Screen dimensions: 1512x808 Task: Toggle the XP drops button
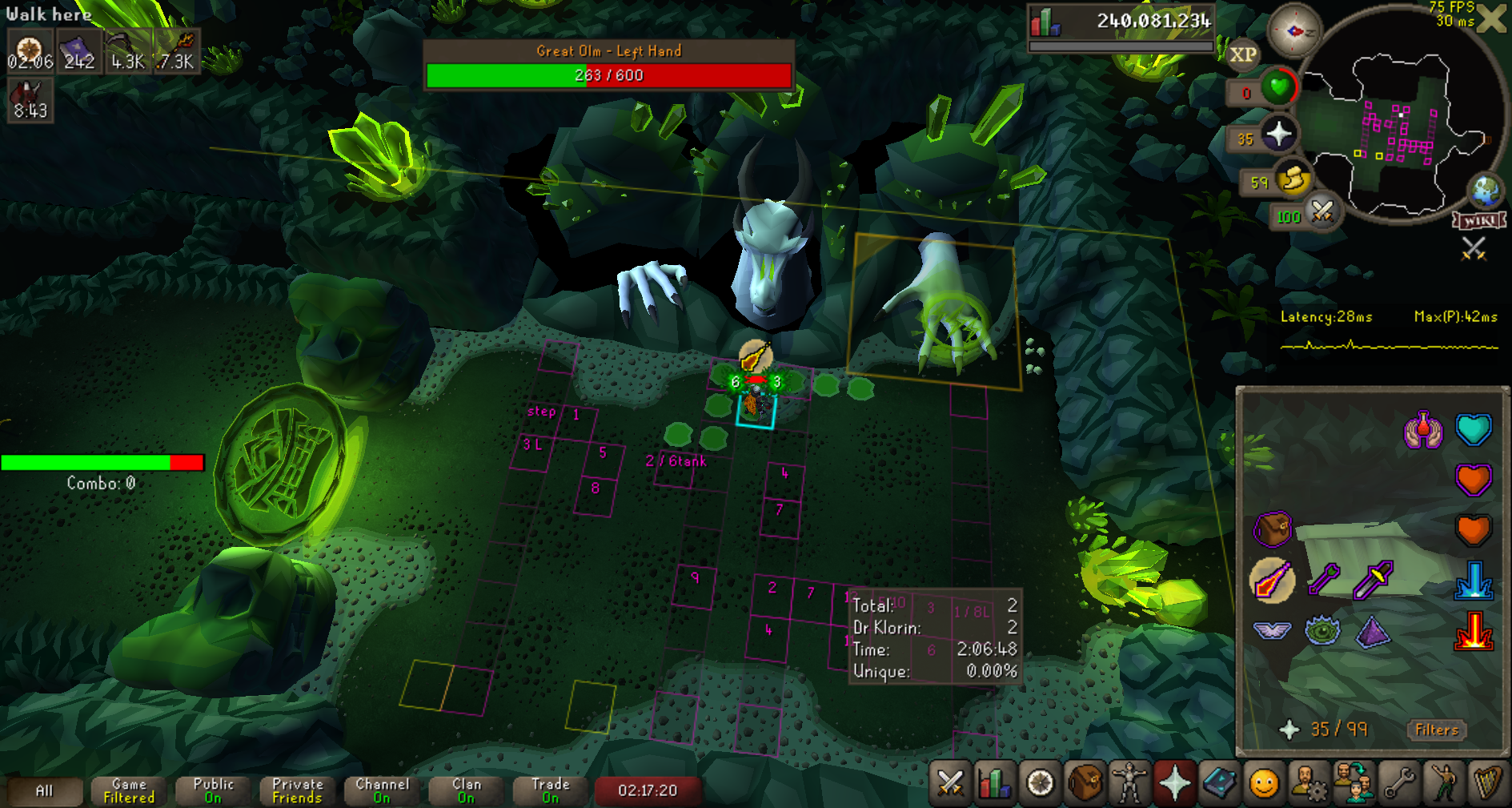pos(1242,54)
